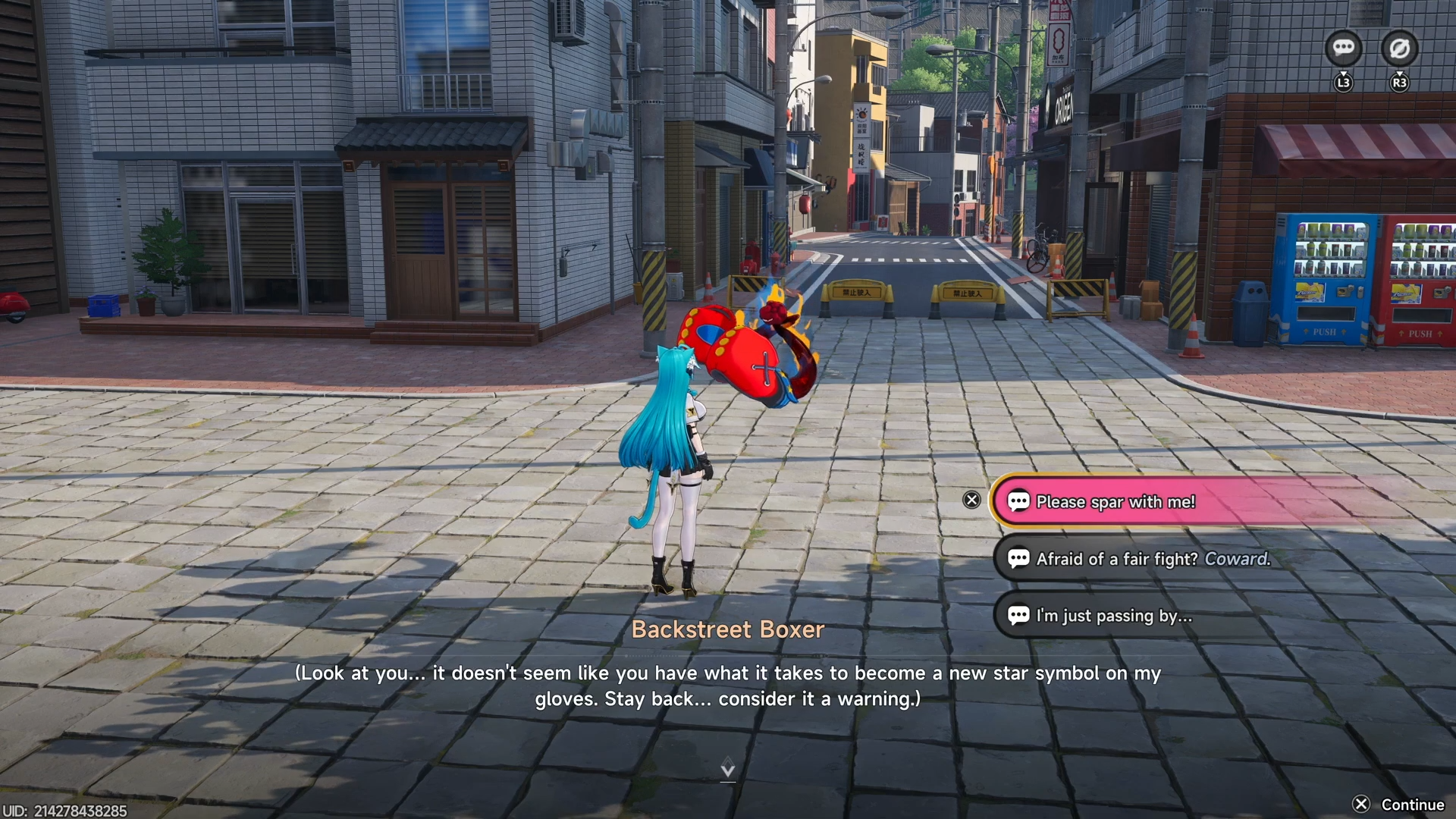1456x819 pixels.
Task: Toggle the hide-interface slashed circle icon
Action: tap(1399, 49)
